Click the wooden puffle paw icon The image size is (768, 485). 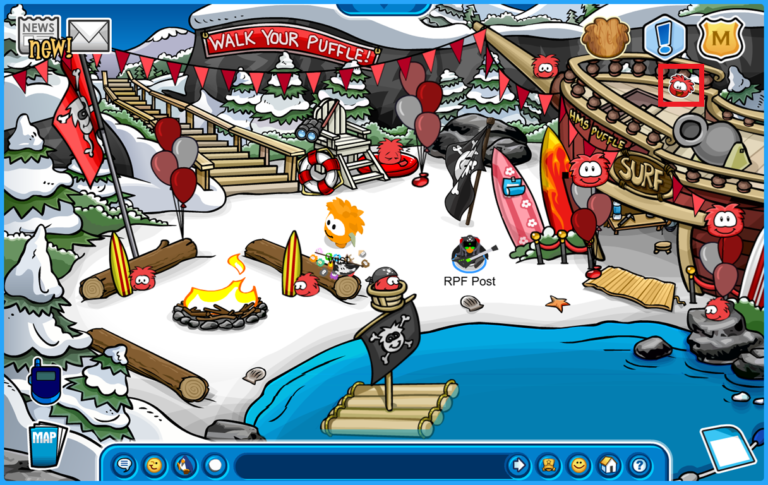[603, 38]
